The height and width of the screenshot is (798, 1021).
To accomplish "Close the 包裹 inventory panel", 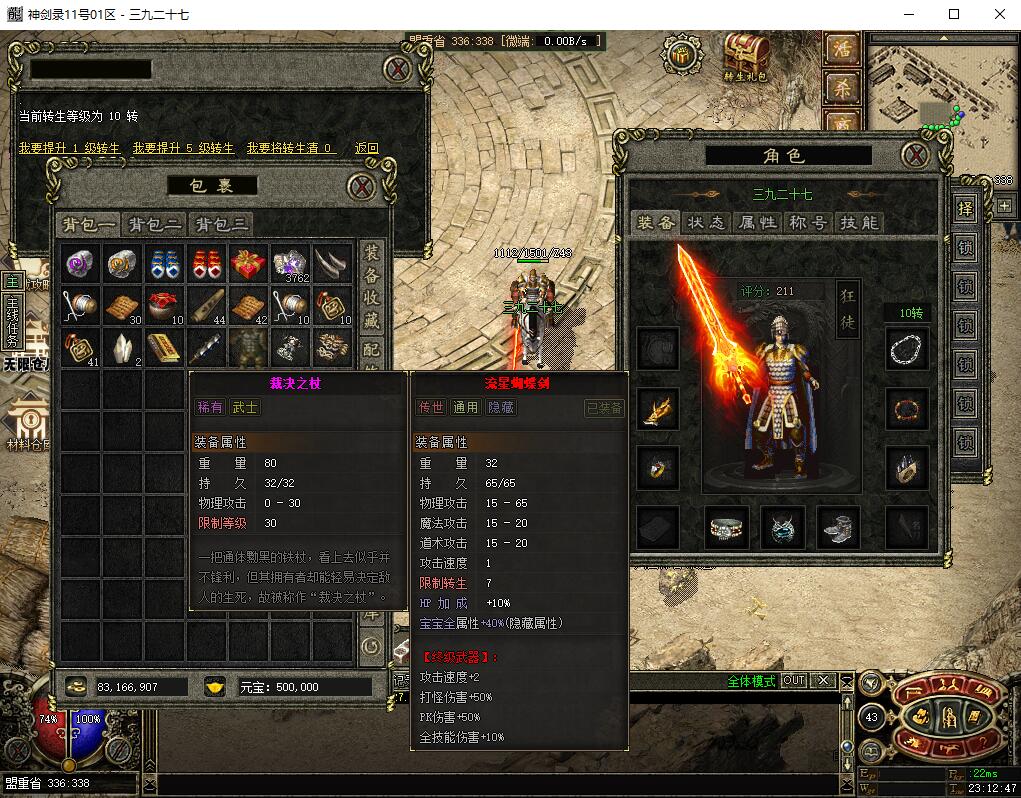I will pos(361,187).
